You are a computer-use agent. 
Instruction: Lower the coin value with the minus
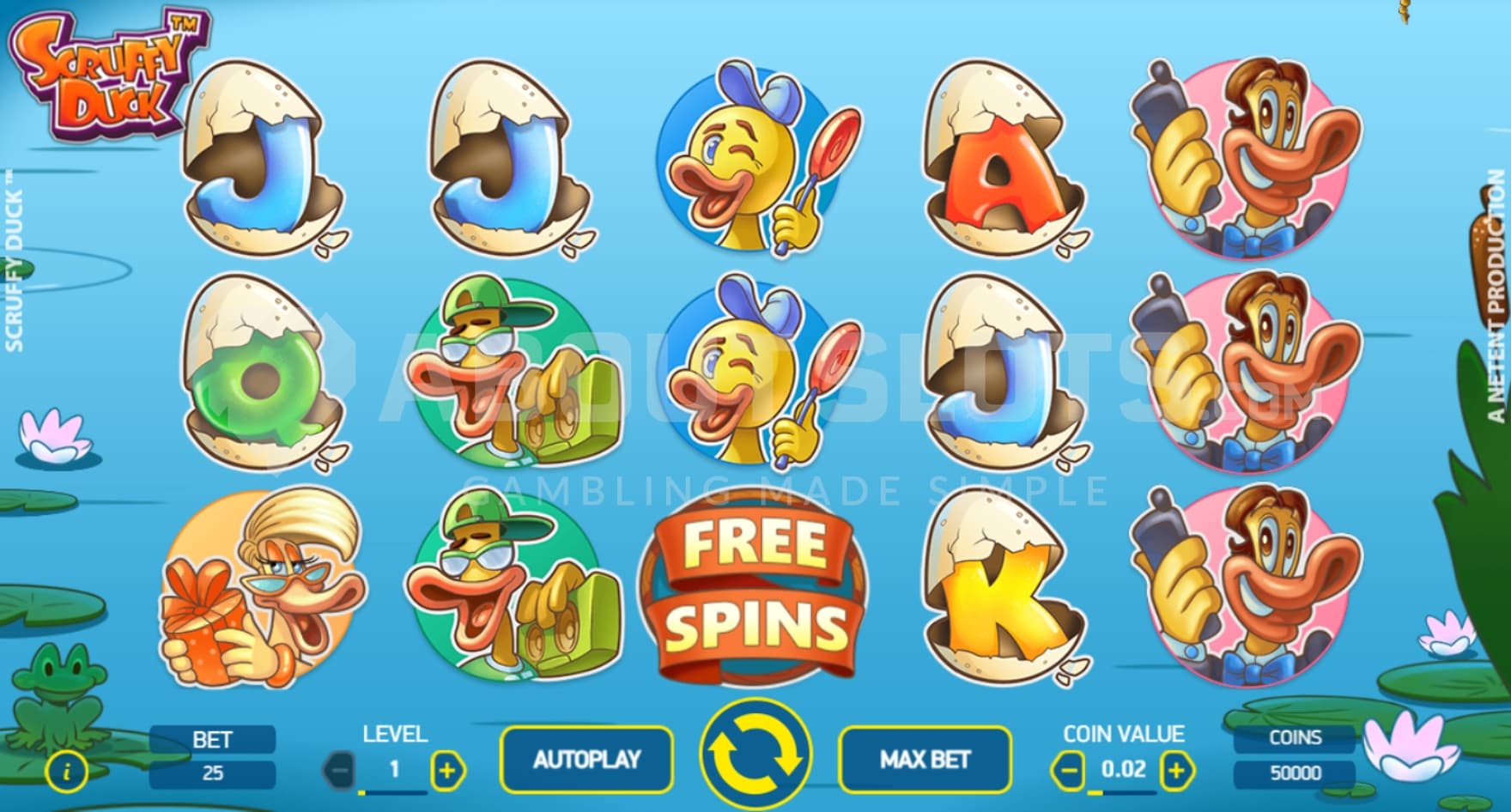click(x=1069, y=770)
